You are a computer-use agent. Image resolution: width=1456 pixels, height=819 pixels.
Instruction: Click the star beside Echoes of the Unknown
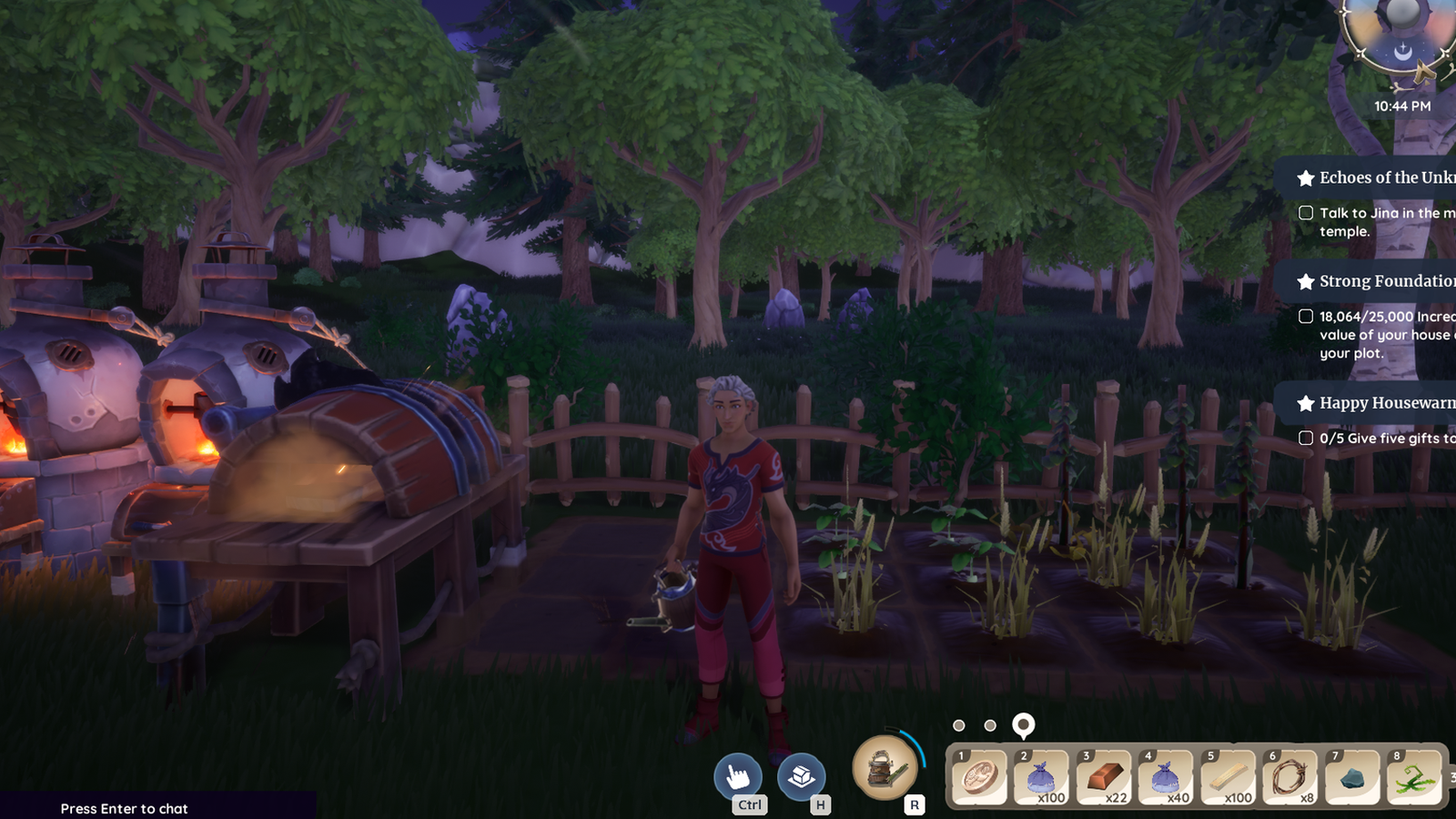click(x=1307, y=177)
